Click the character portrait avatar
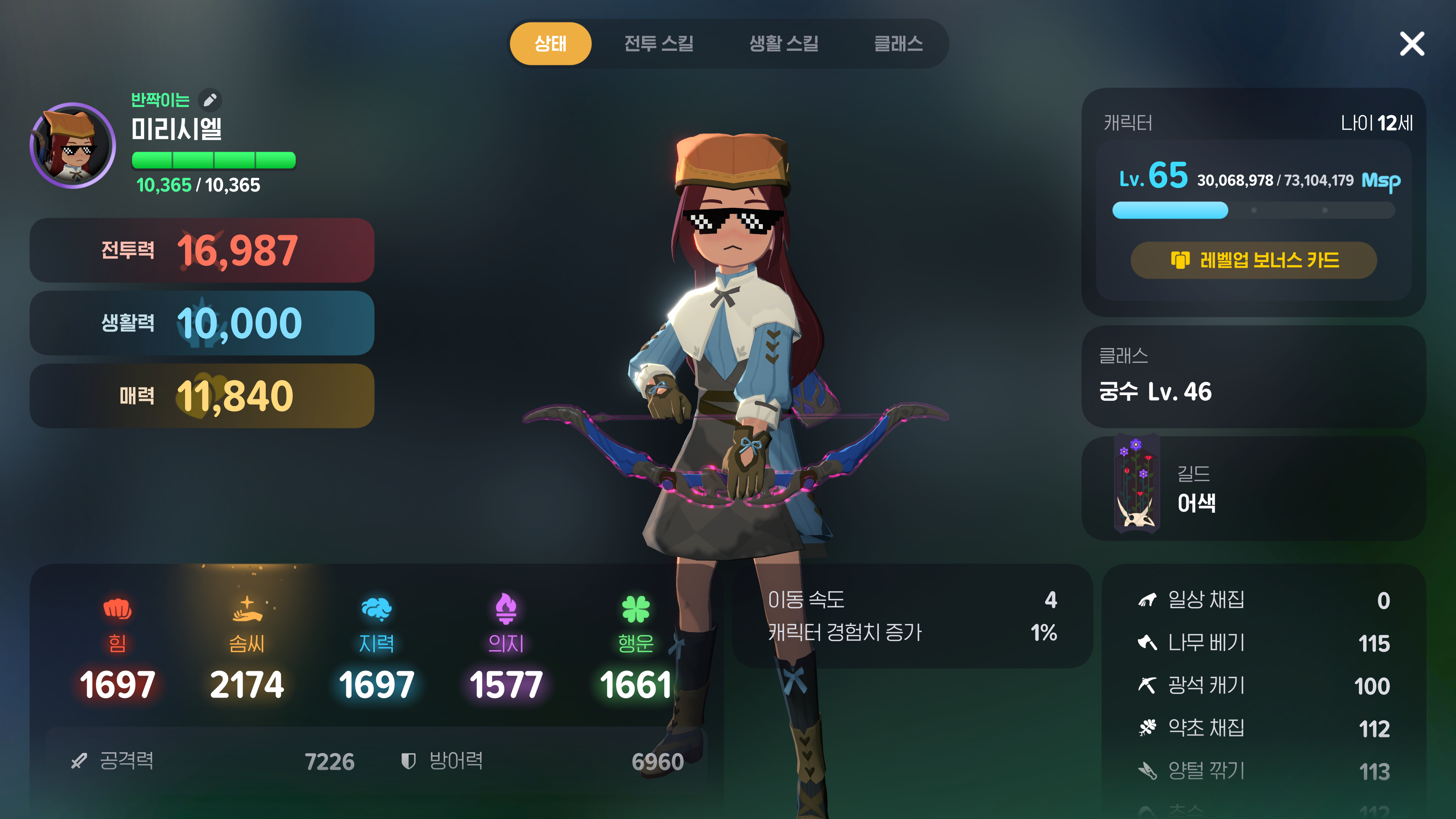Image resolution: width=1456 pixels, height=819 pixels. tap(73, 146)
